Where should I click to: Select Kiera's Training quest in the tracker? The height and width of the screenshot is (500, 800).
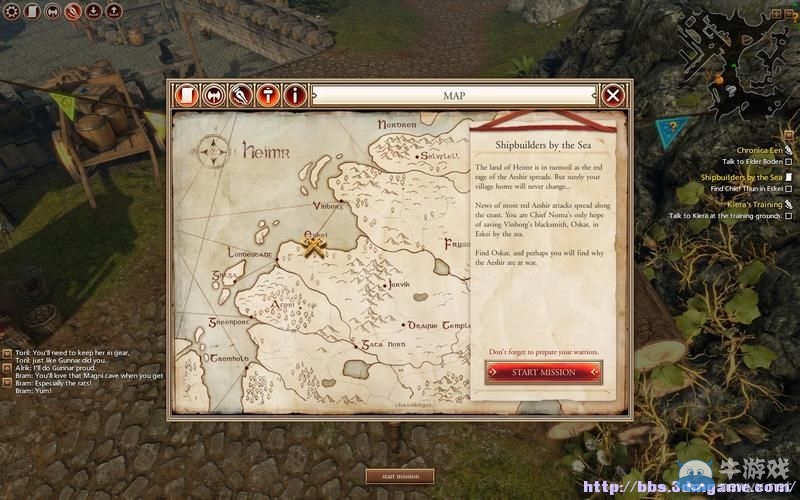[x=748, y=204]
